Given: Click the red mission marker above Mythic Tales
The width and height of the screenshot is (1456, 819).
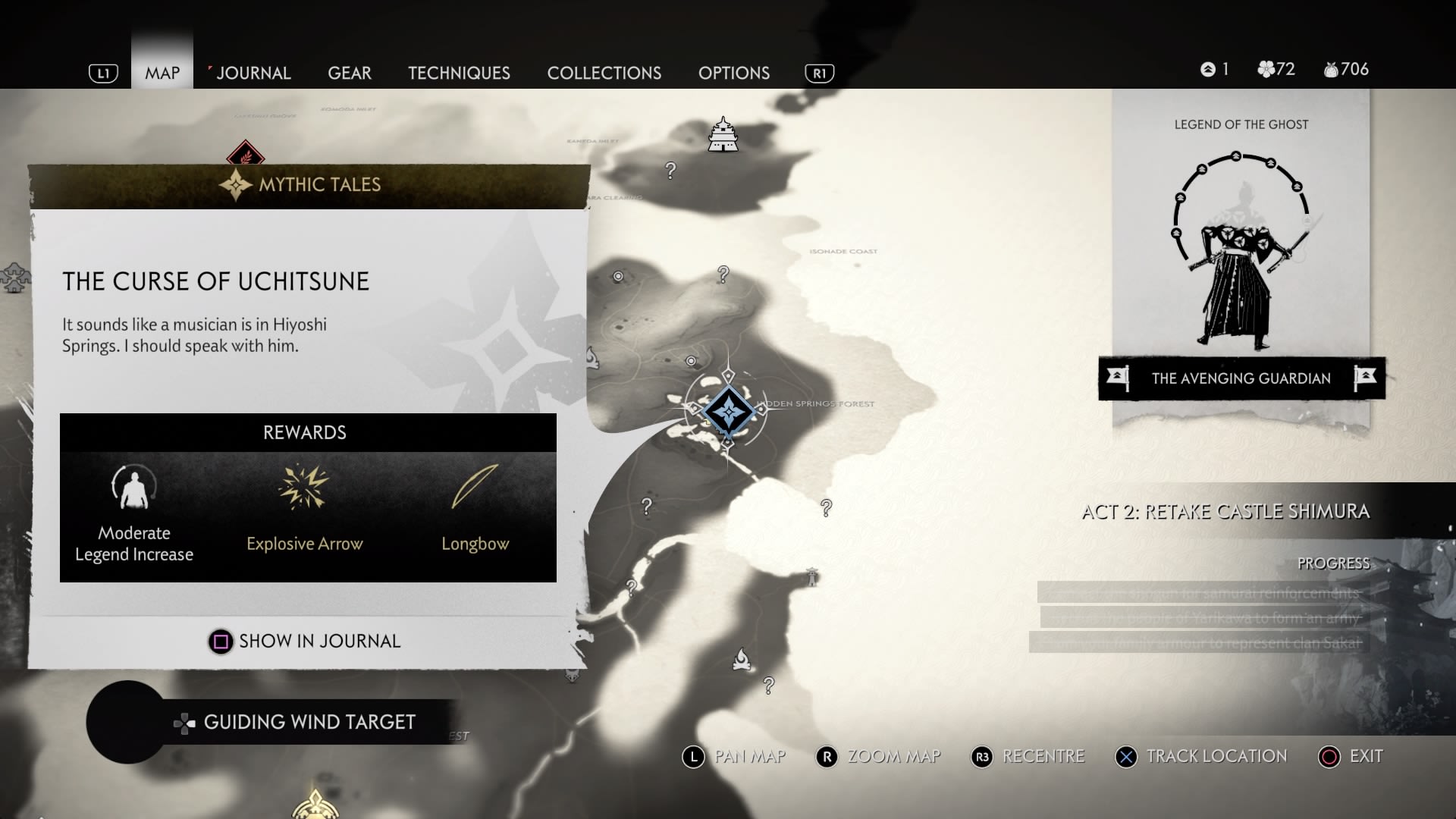Looking at the screenshot, I should (x=245, y=155).
